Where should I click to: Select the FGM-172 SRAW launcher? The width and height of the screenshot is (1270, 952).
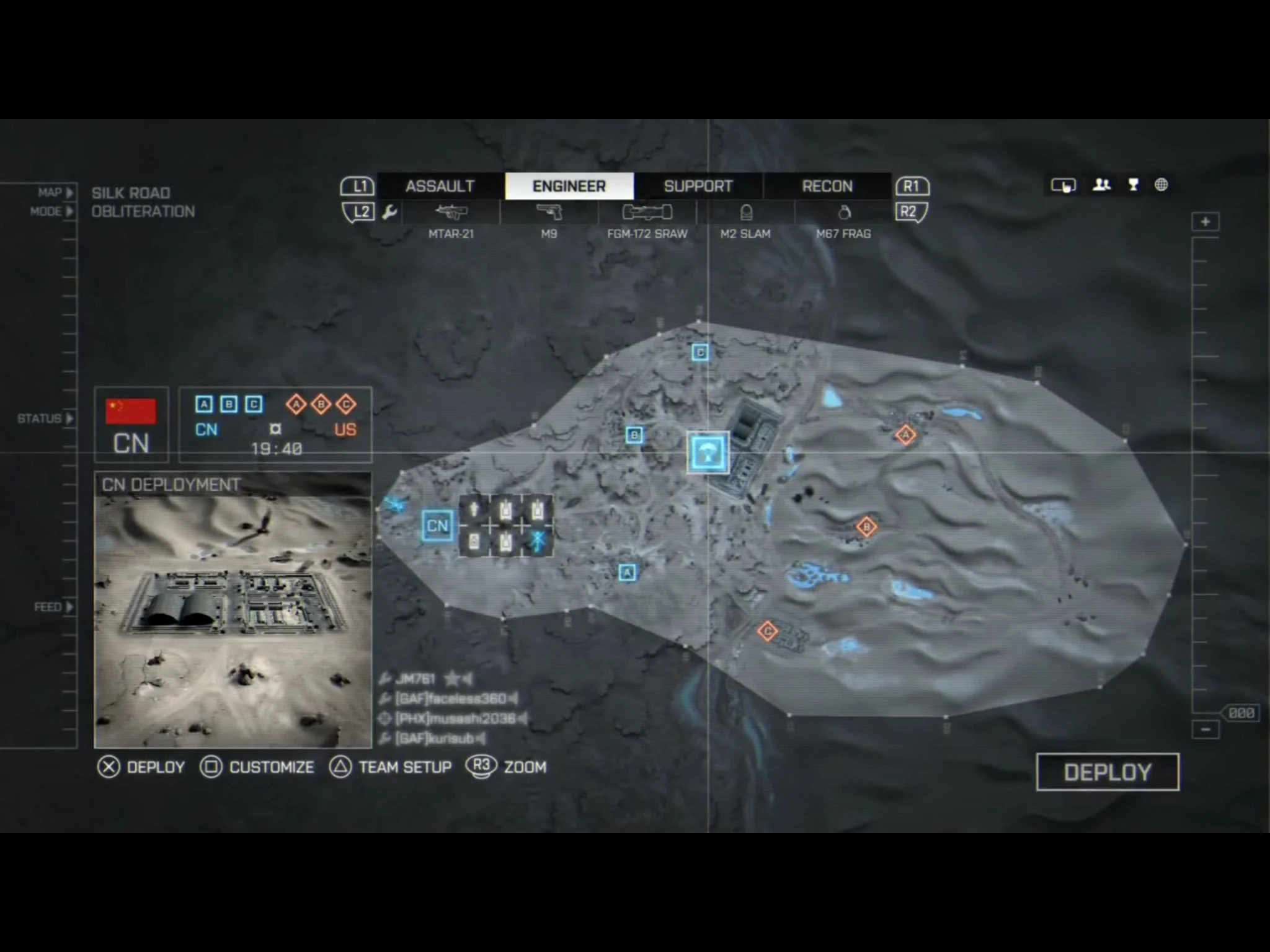pyautogui.click(x=647, y=213)
